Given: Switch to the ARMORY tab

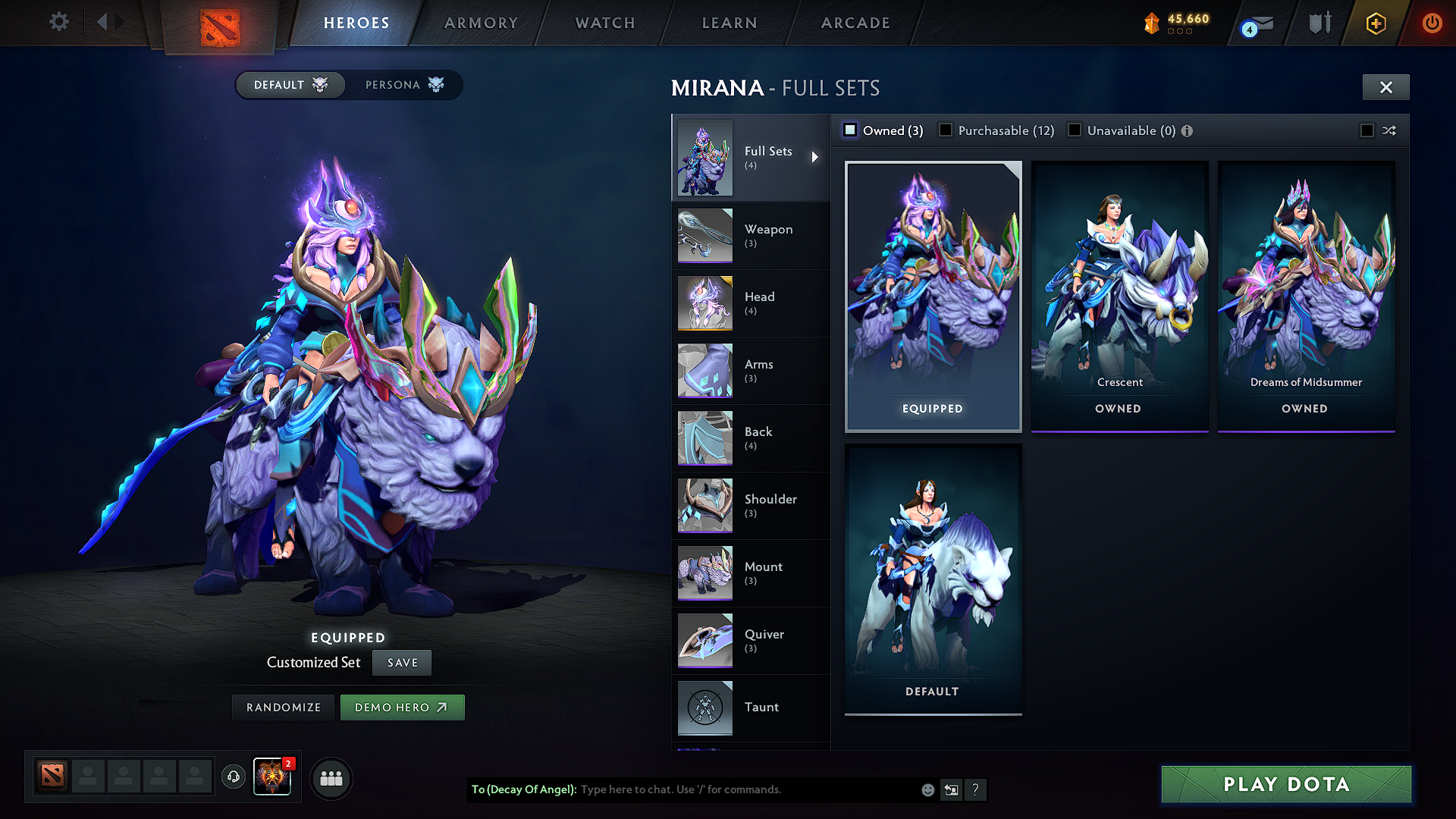Looking at the screenshot, I should (x=481, y=23).
